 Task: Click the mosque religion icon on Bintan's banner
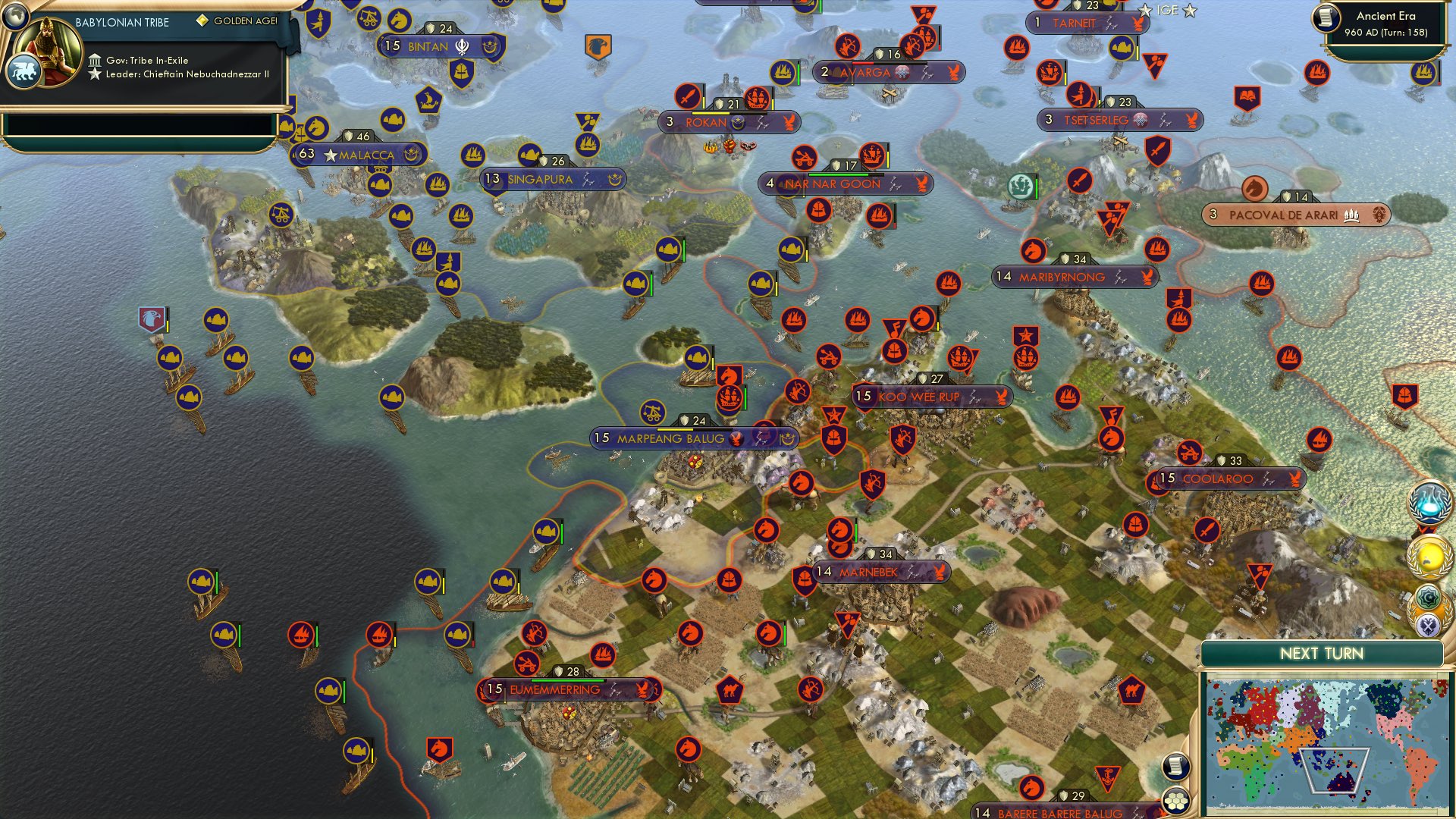pyautogui.click(x=460, y=45)
